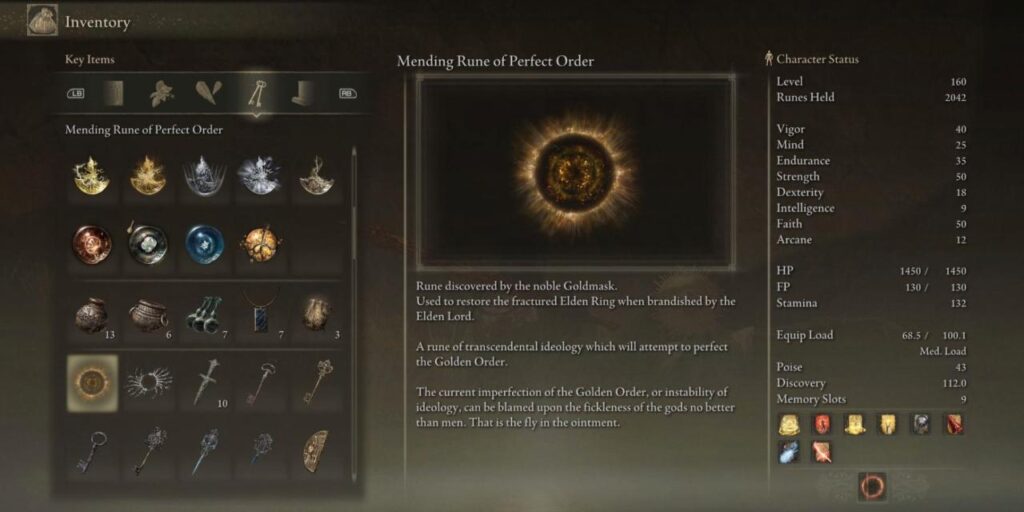This screenshot has height=512, width=1024.
Task: Select the ritual pot with count 6
Action: coord(147,314)
